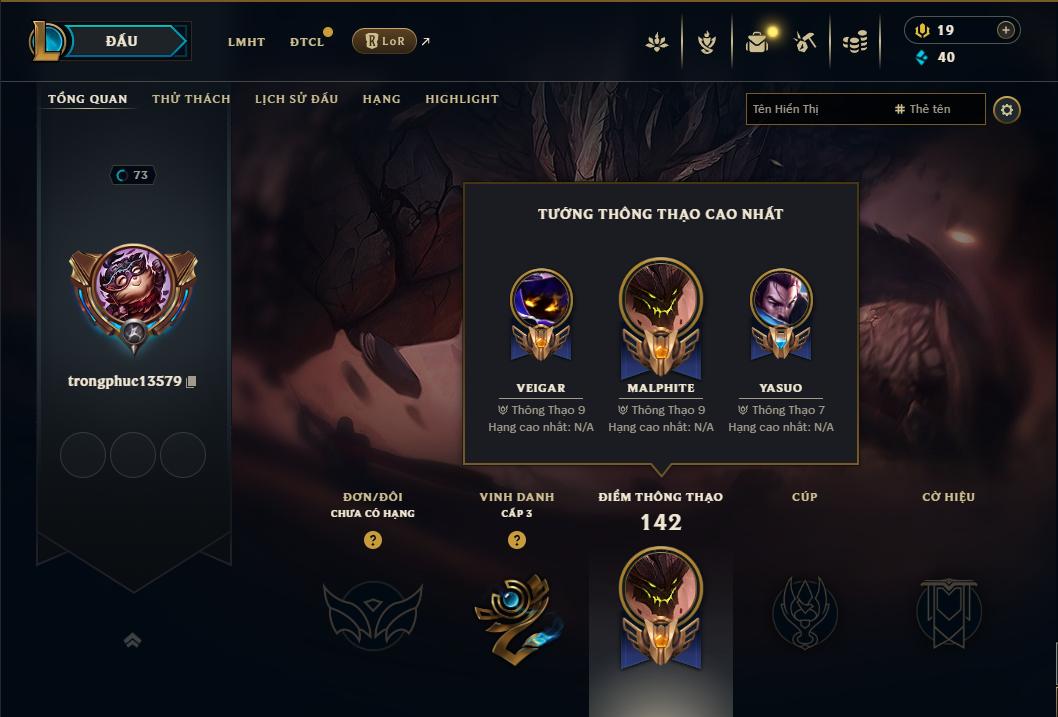
Task: Switch to the LỊCH SỬ ĐẤU tab
Action: click(296, 99)
